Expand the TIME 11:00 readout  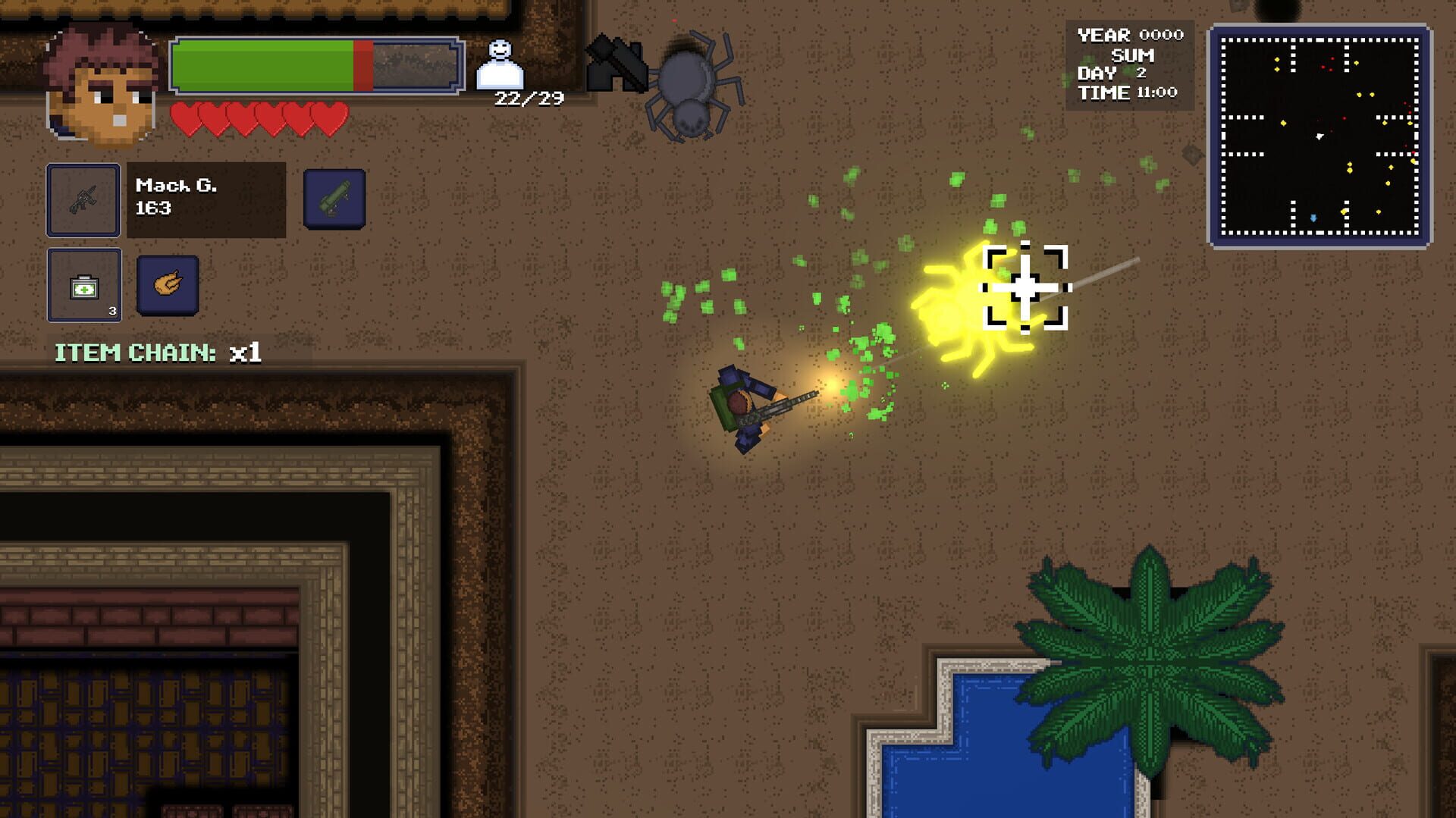(1126, 91)
